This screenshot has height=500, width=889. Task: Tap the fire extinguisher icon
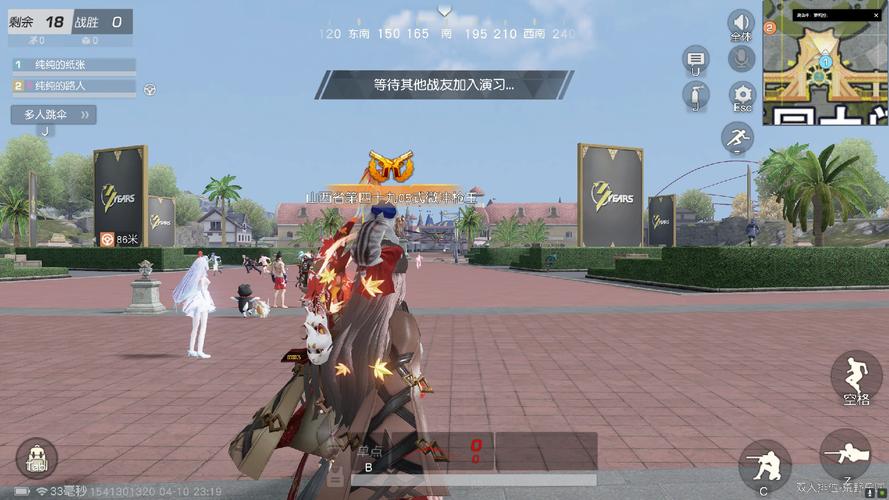click(x=695, y=96)
